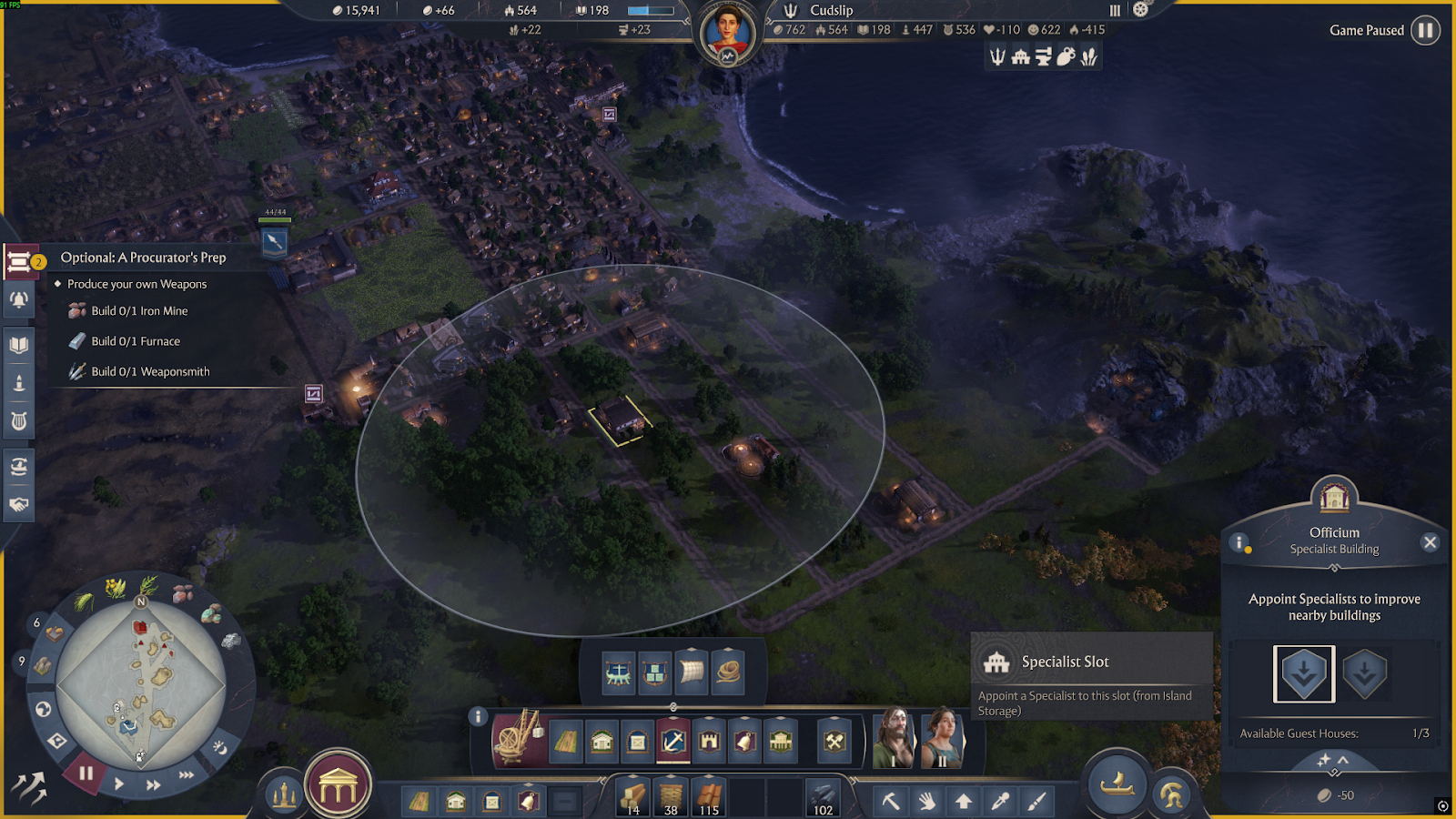
Task: Select the highlighted Officium specialist slot
Action: click(x=1303, y=674)
